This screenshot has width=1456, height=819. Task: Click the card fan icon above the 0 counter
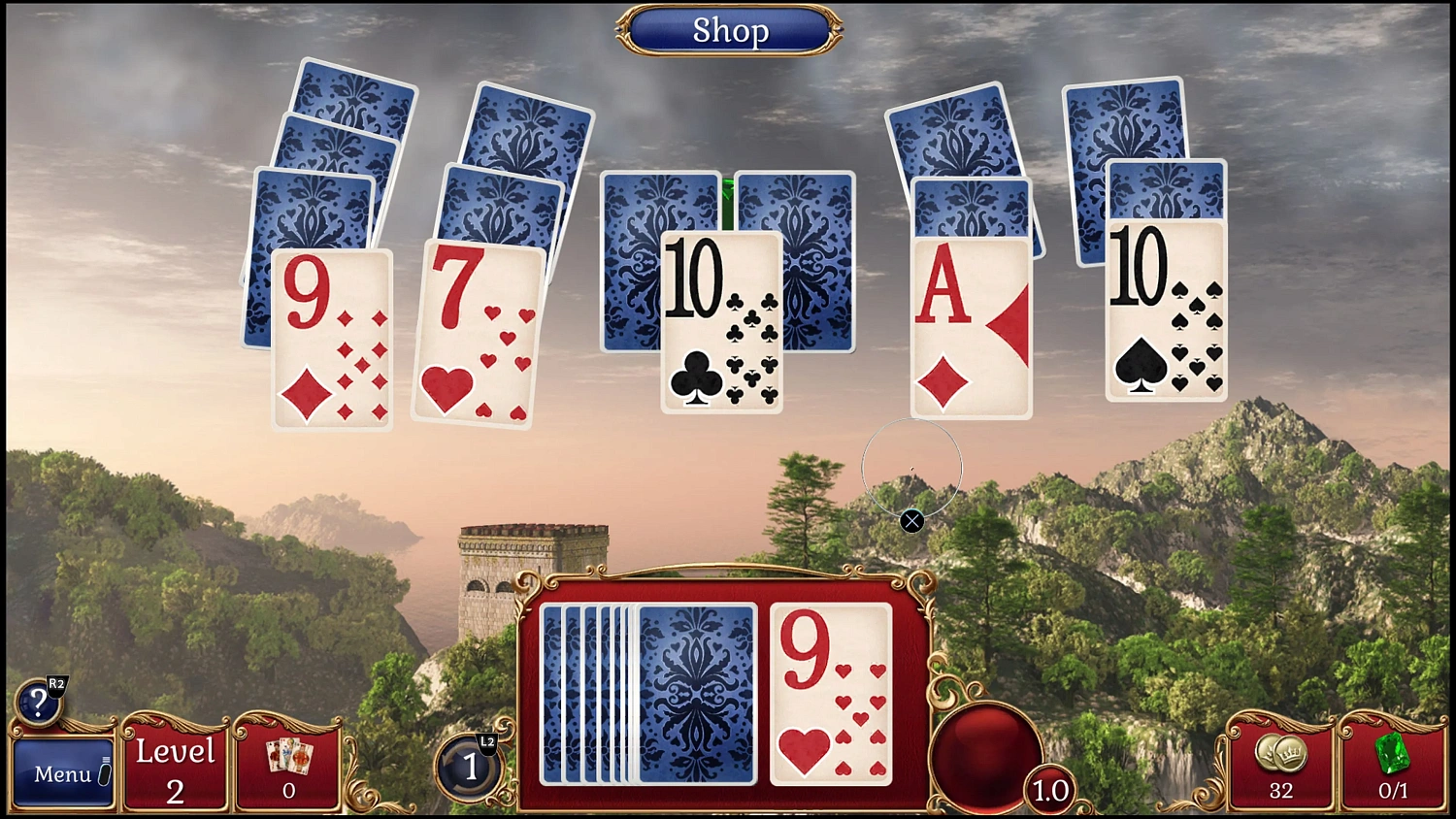coord(288,754)
